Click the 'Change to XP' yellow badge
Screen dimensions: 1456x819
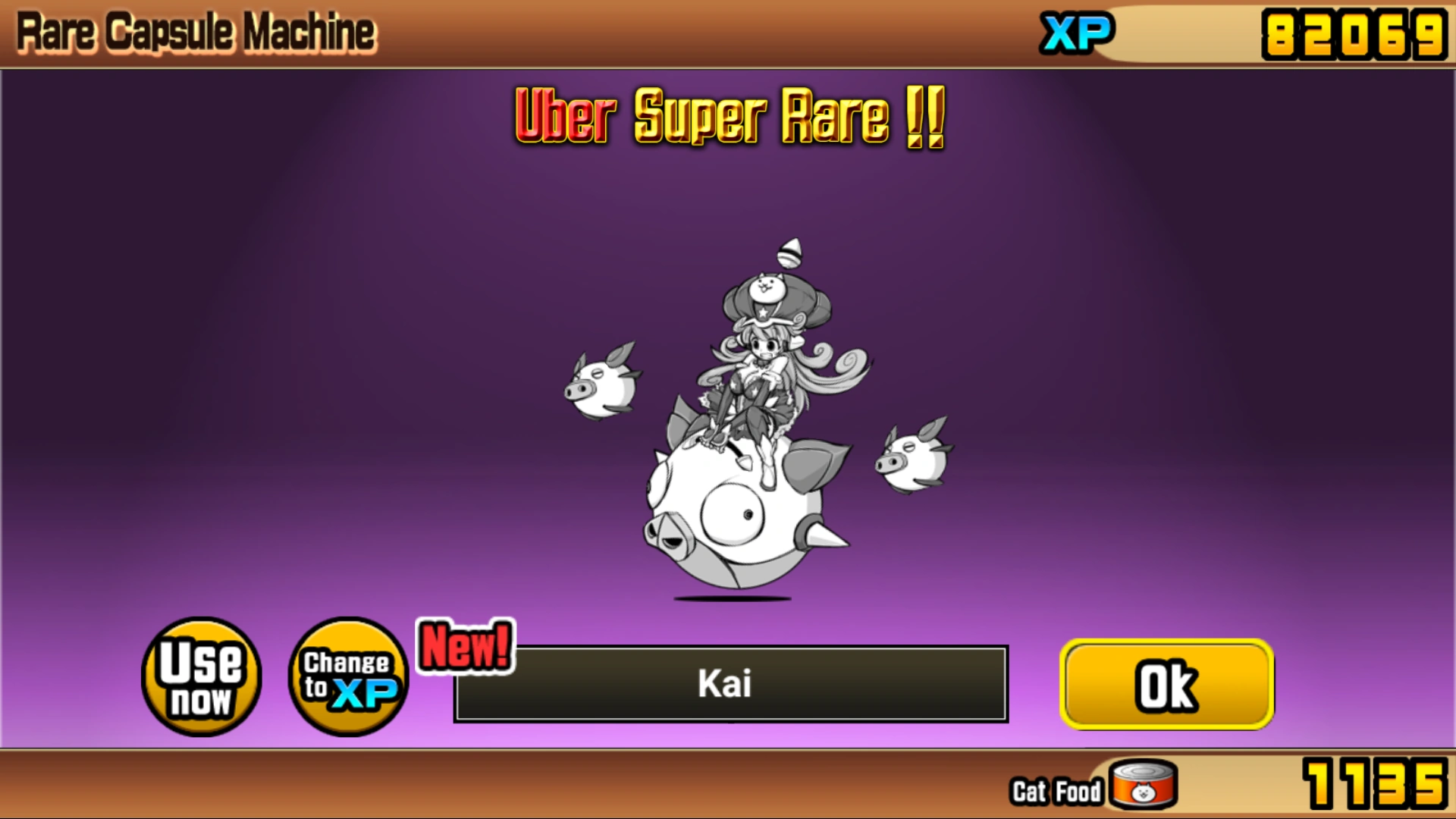(x=347, y=679)
